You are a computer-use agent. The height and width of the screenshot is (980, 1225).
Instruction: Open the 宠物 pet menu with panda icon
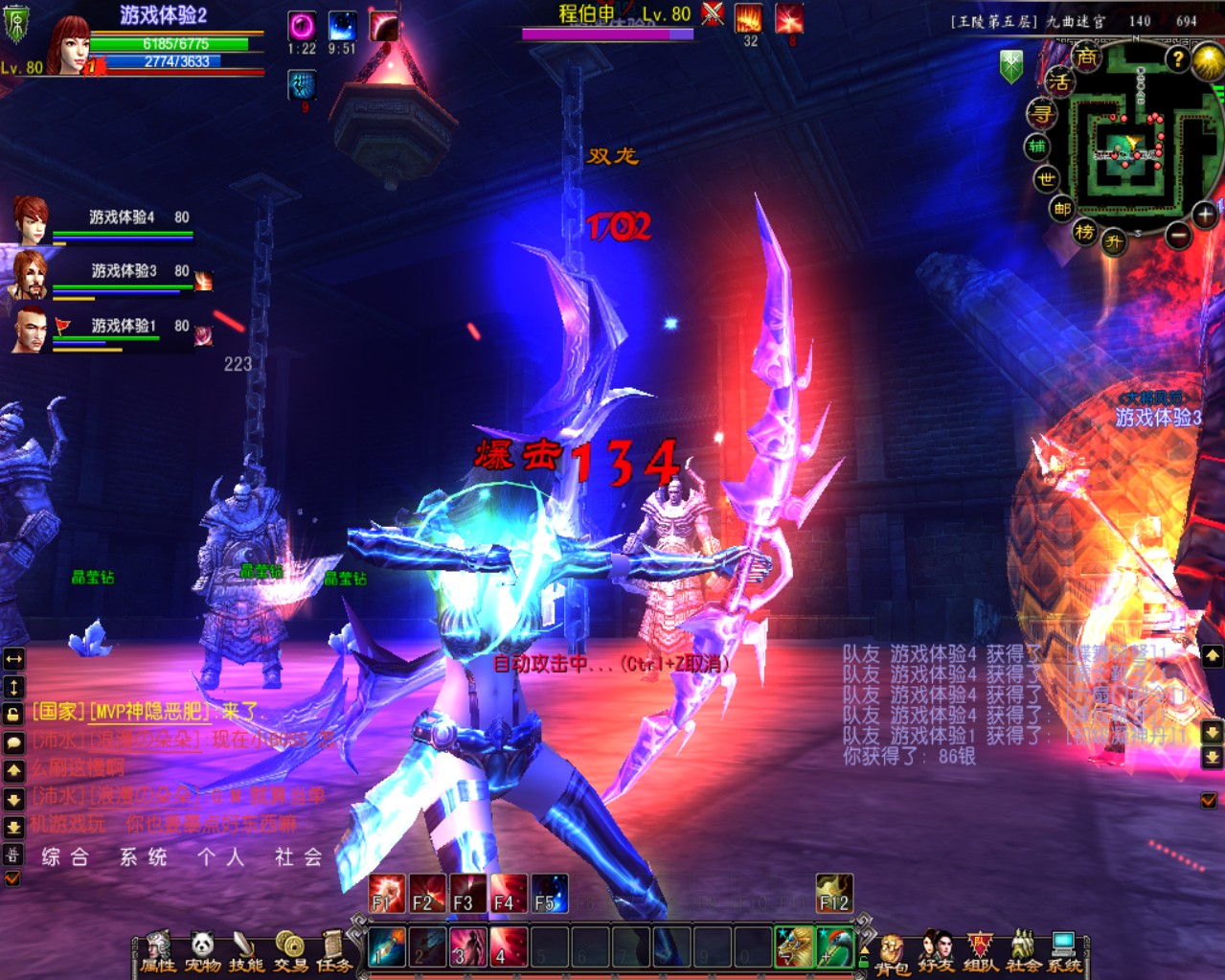202,951
